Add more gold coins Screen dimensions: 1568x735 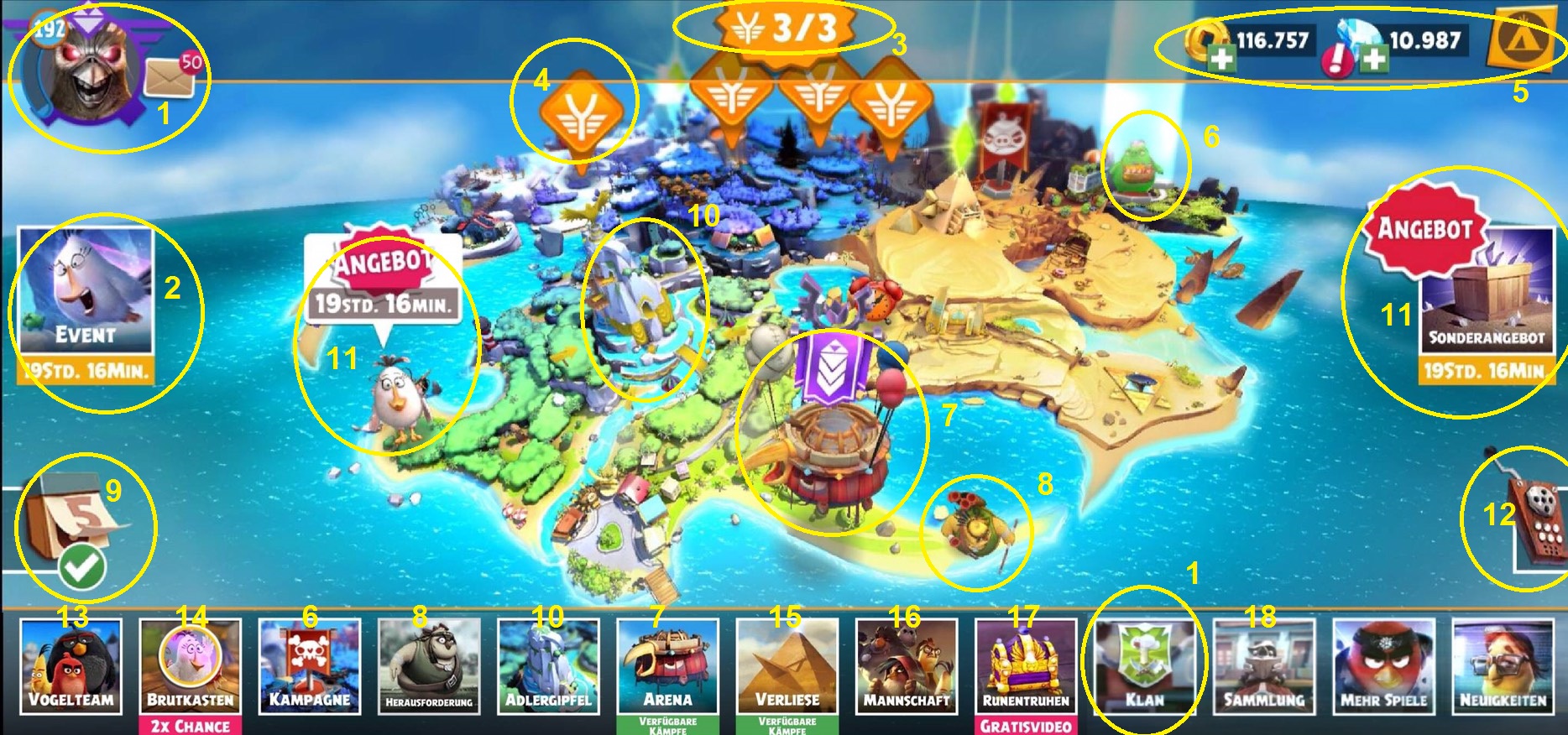pyautogui.click(x=1221, y=57)
